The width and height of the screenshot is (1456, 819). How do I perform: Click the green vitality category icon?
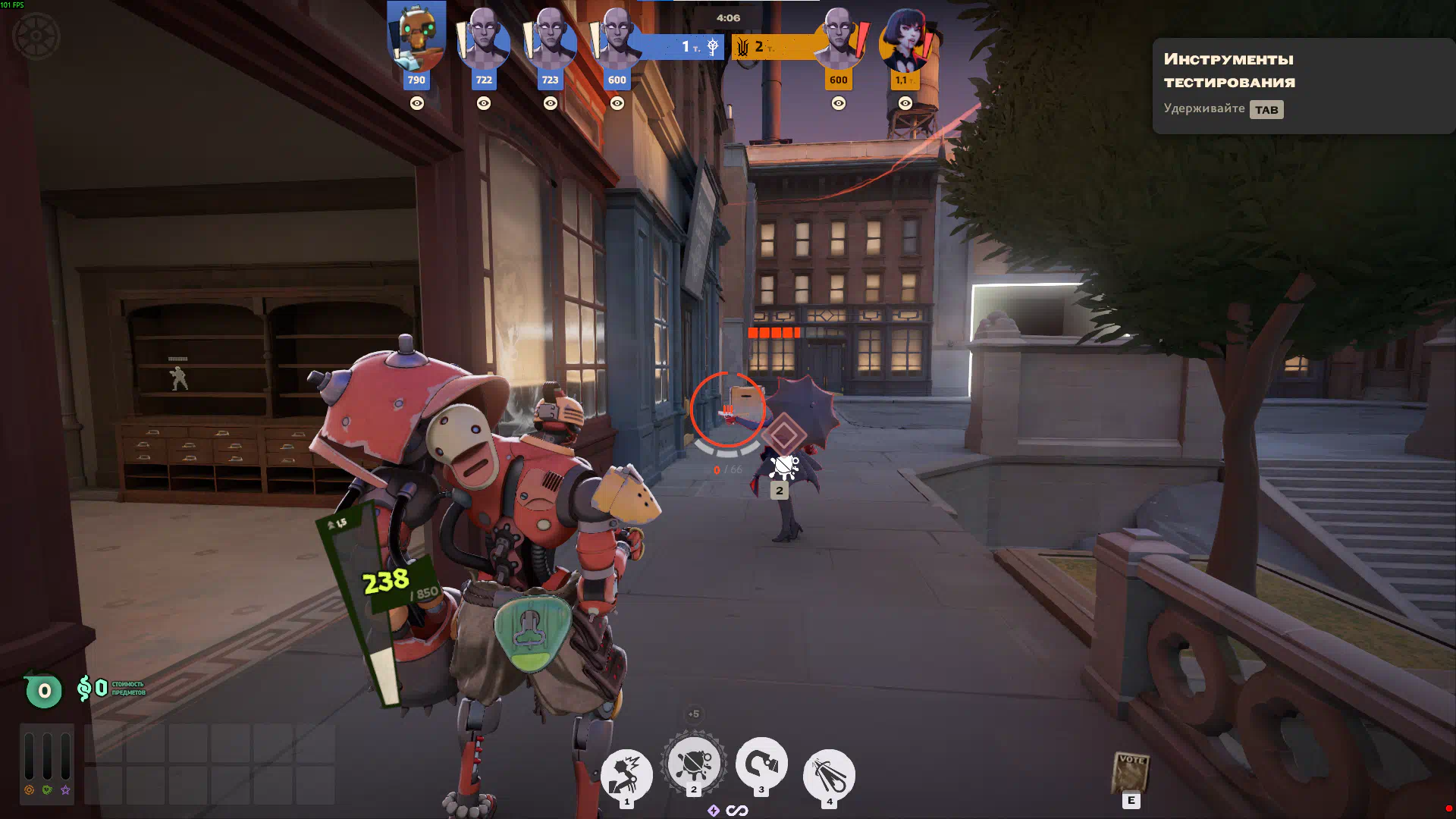coord(48,790)
